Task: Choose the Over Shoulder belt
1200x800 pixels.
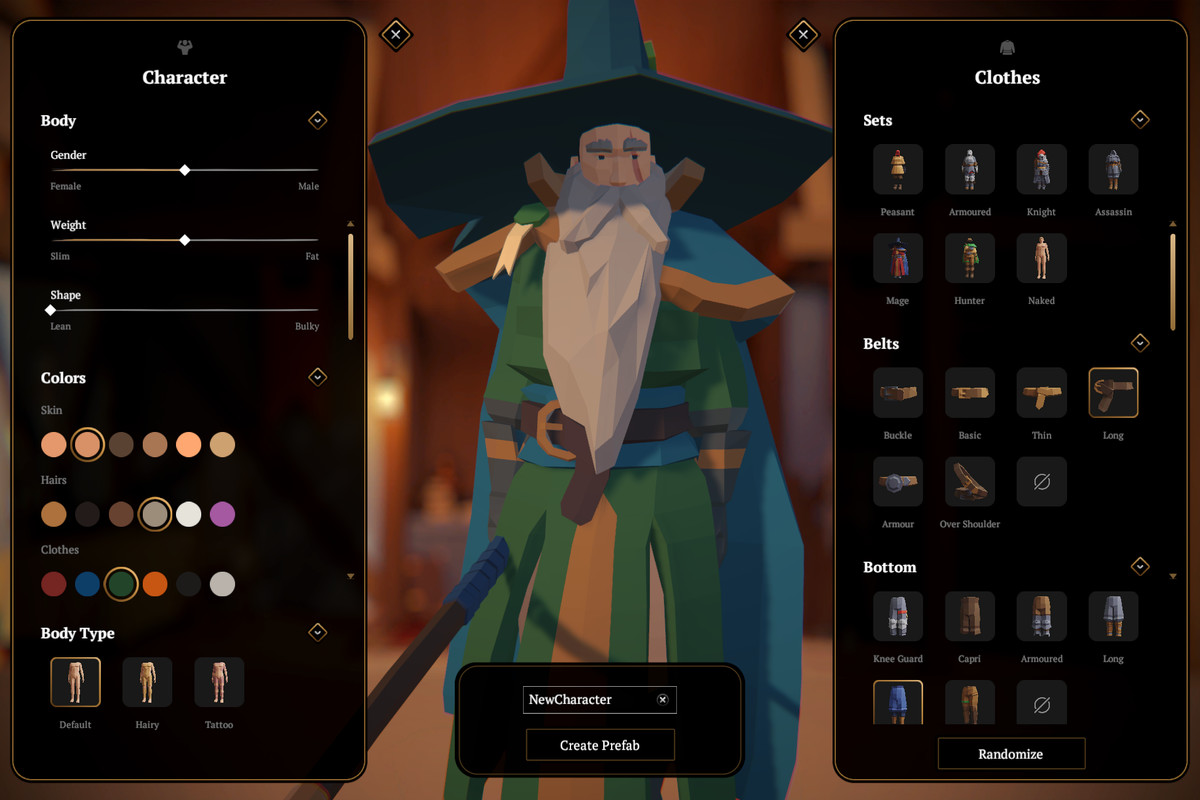Action: (x=969, y=481)
